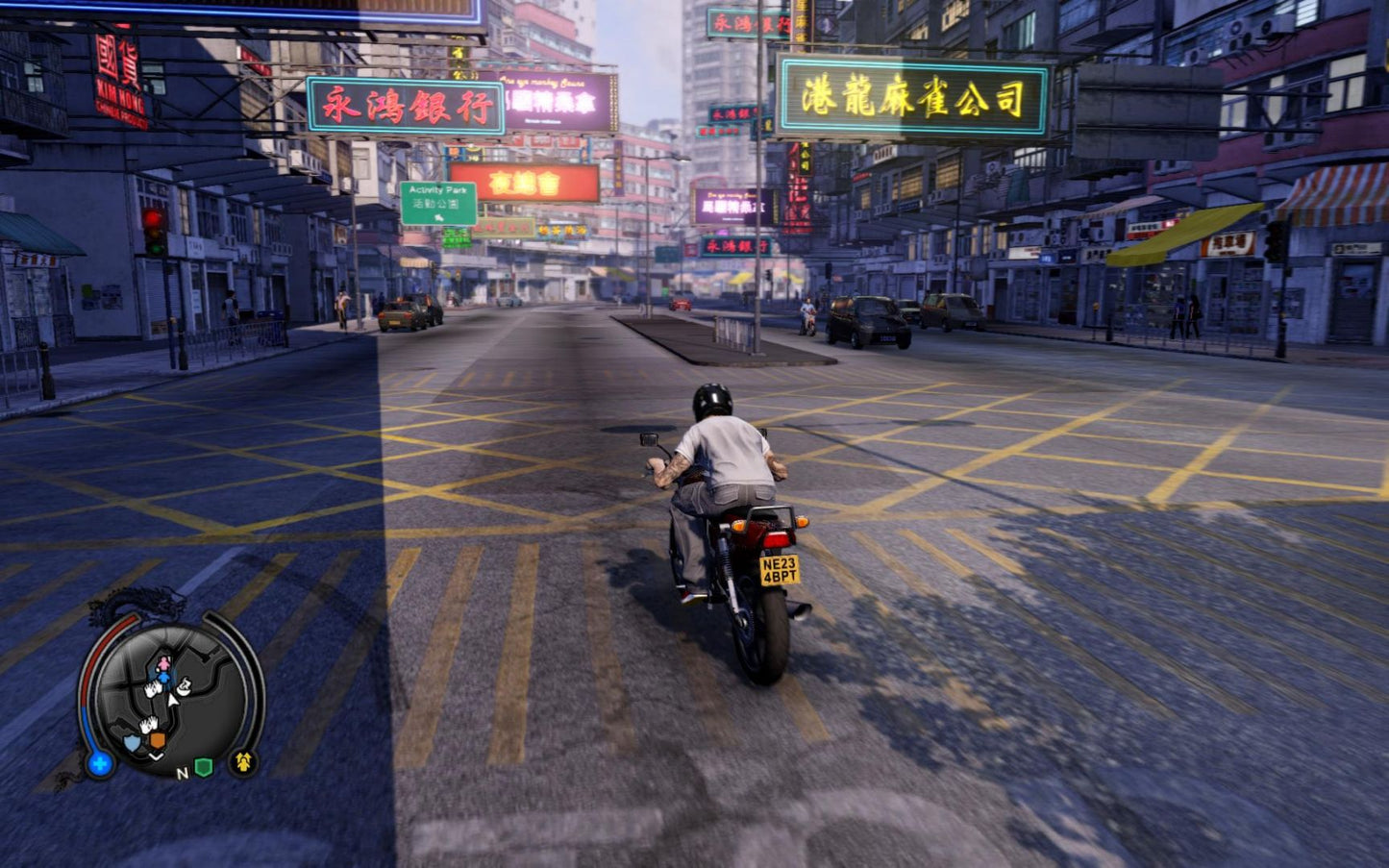The height and width of the screenshot is (868, 1389).
Task: Select the pink character marker on the minimap
Action: click(x=163, y=664)
